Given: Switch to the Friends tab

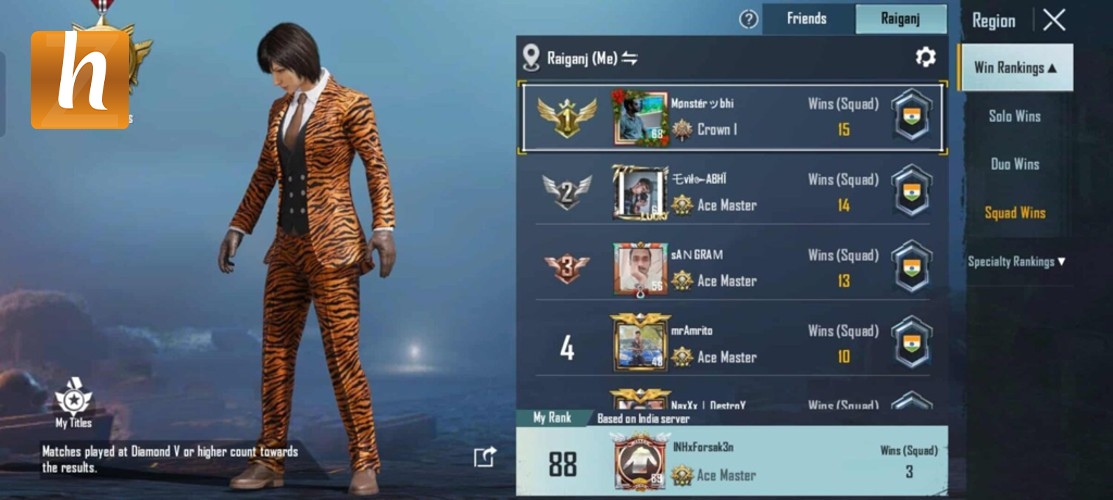Looking at the screenshot, I should pyautogui.click(x=807, y=19).
